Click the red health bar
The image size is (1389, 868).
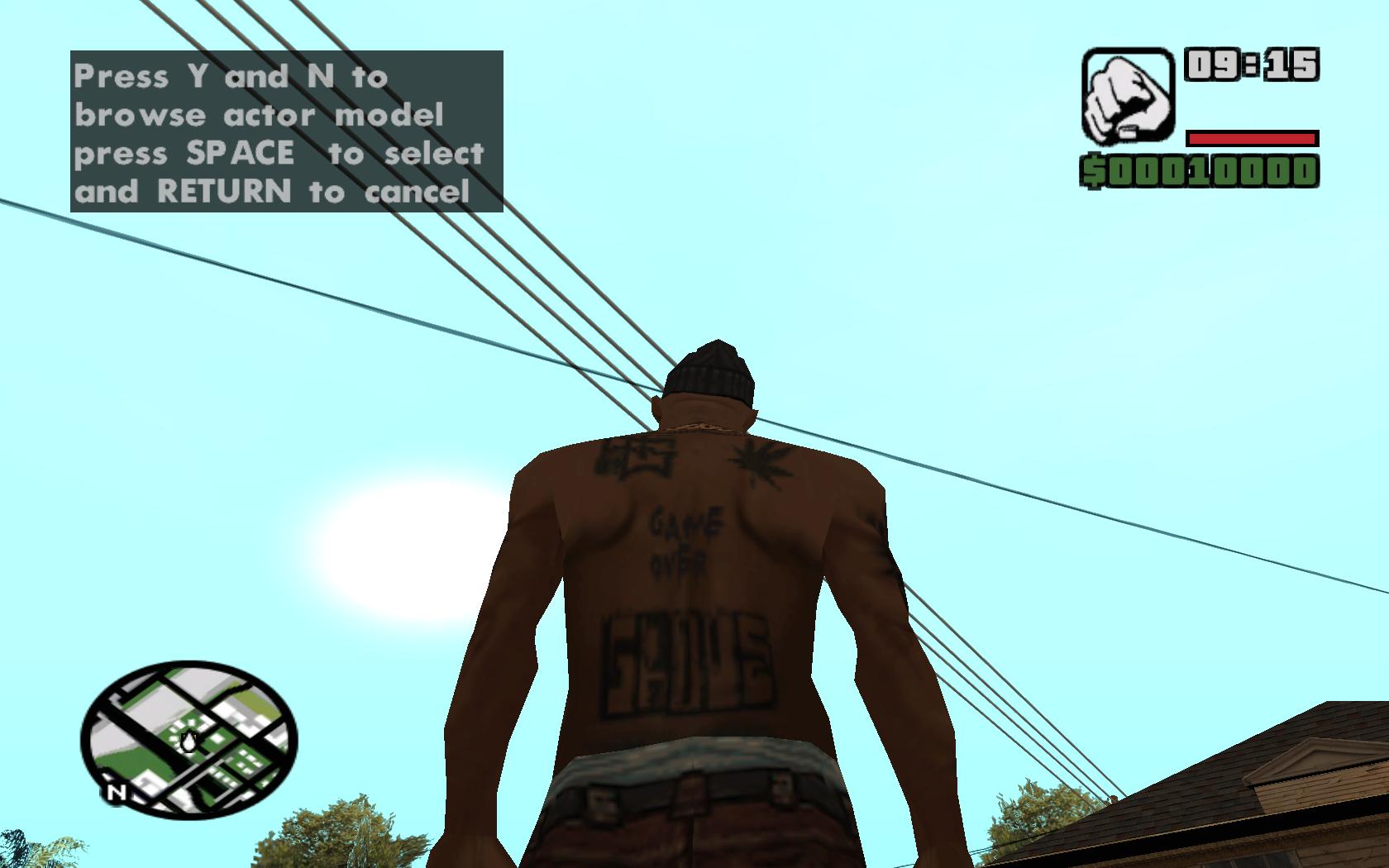coord(1253,138)
